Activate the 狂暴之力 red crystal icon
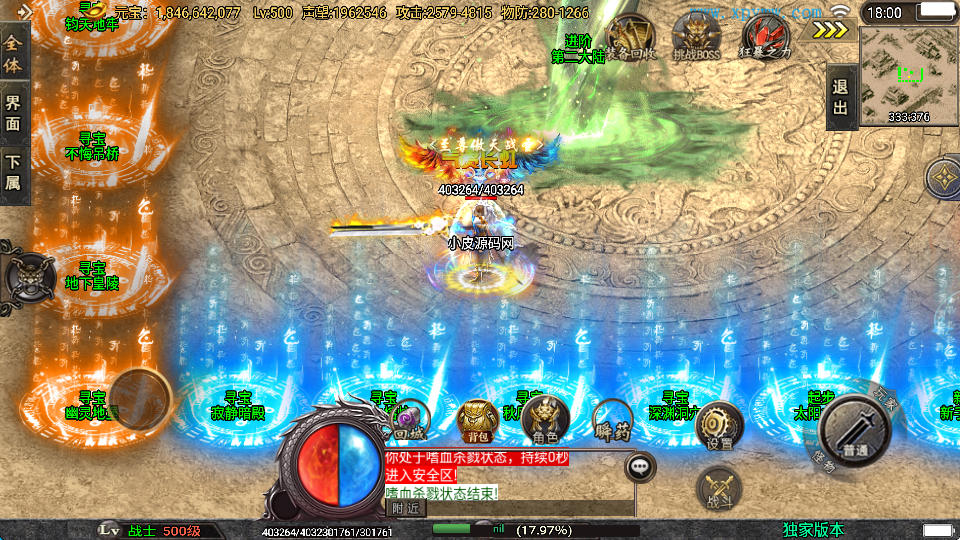960x540 pixels. (x=765, y=38)
